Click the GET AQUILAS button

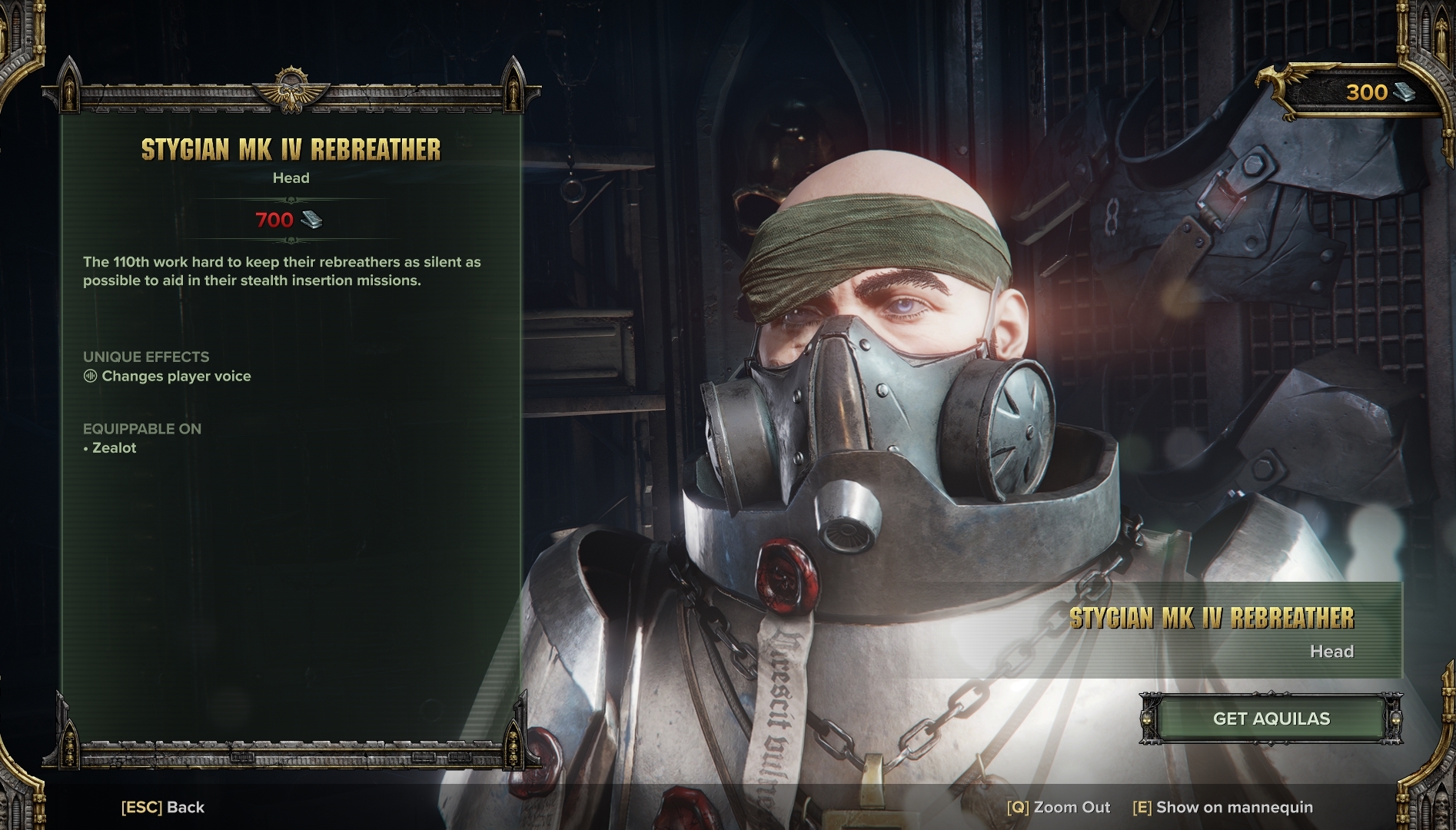1271,719
